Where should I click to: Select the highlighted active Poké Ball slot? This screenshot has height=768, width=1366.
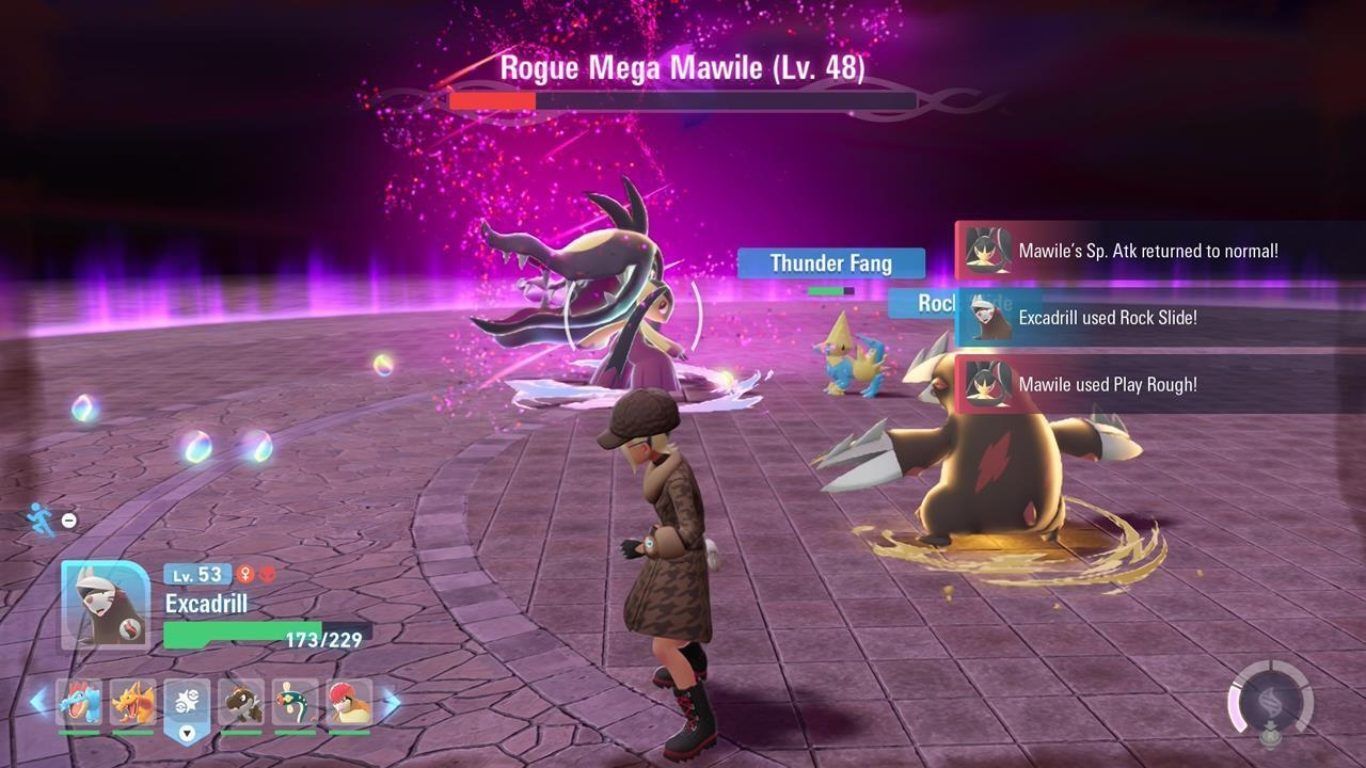[187, 702]
